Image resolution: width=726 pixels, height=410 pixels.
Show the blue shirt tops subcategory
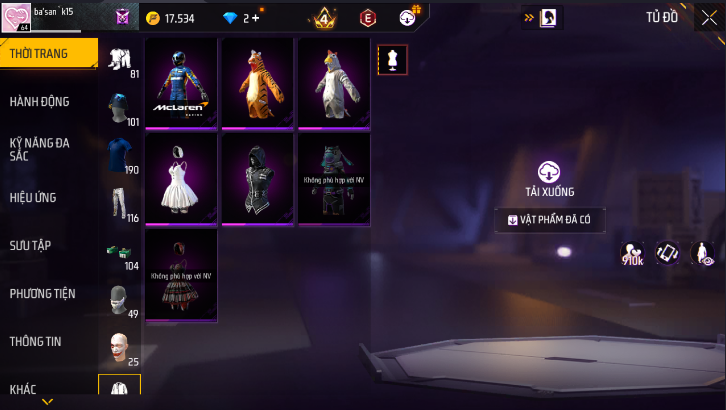[x=120, y=156]
